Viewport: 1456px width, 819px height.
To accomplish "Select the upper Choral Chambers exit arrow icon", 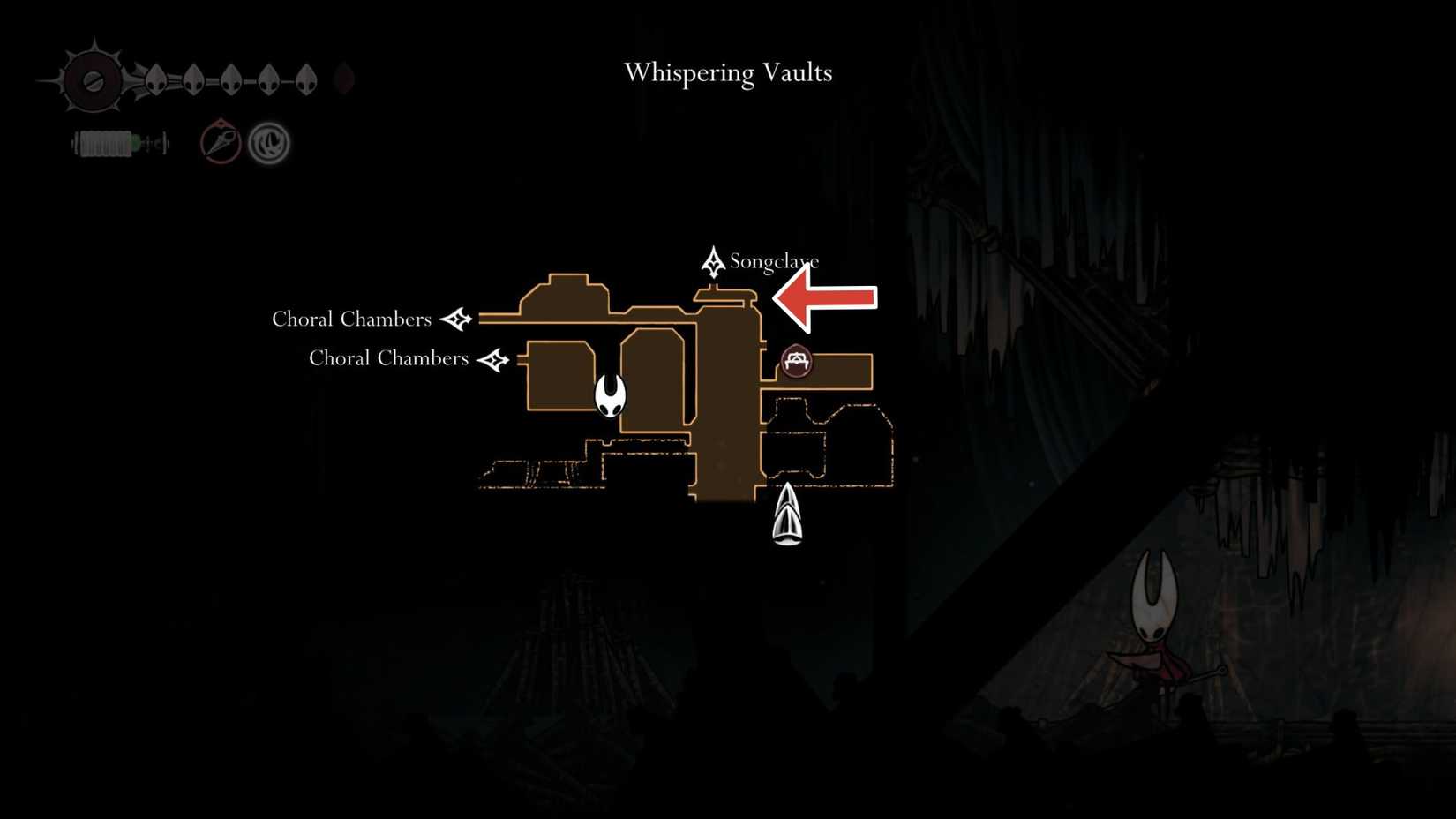I will click(x=458, y=319).
